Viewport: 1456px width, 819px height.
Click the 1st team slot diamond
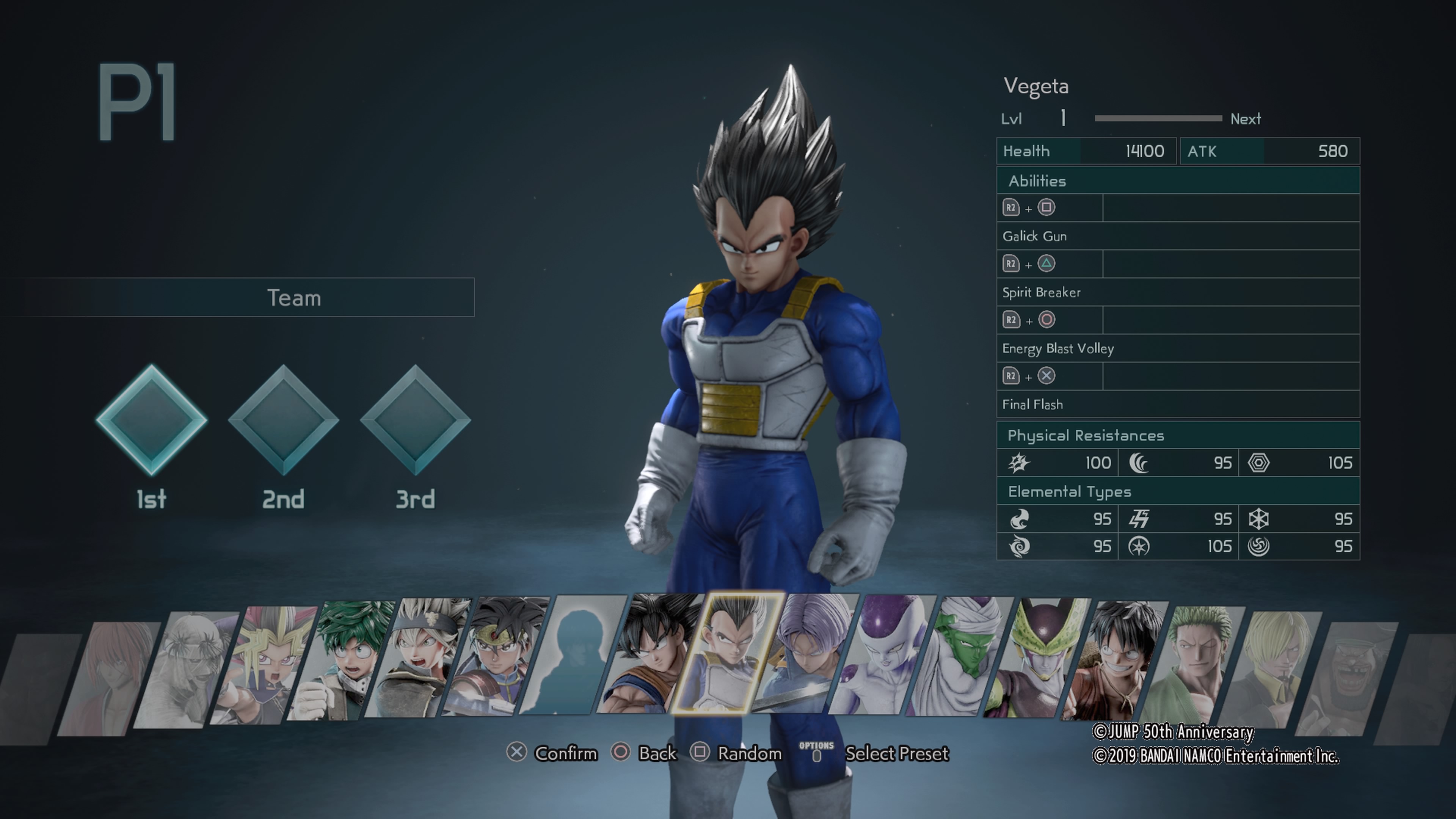click(152, 420)
